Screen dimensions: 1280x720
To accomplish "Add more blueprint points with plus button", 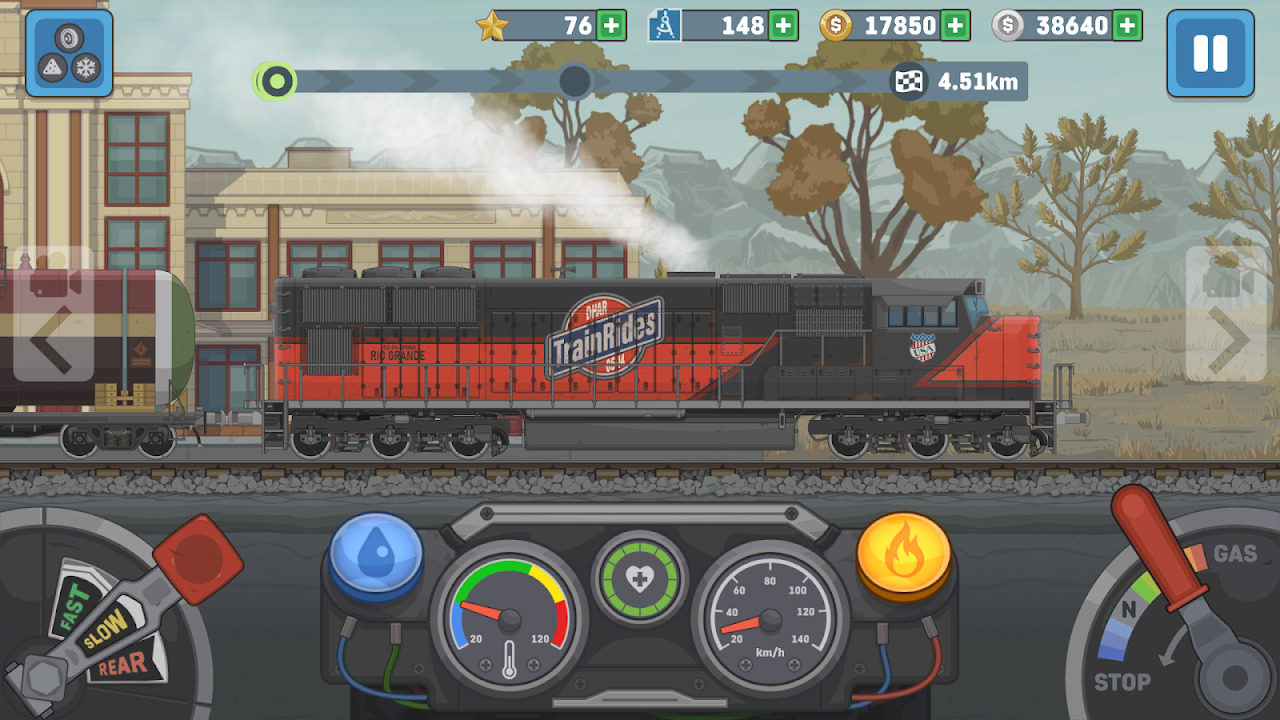I will 783,26.
